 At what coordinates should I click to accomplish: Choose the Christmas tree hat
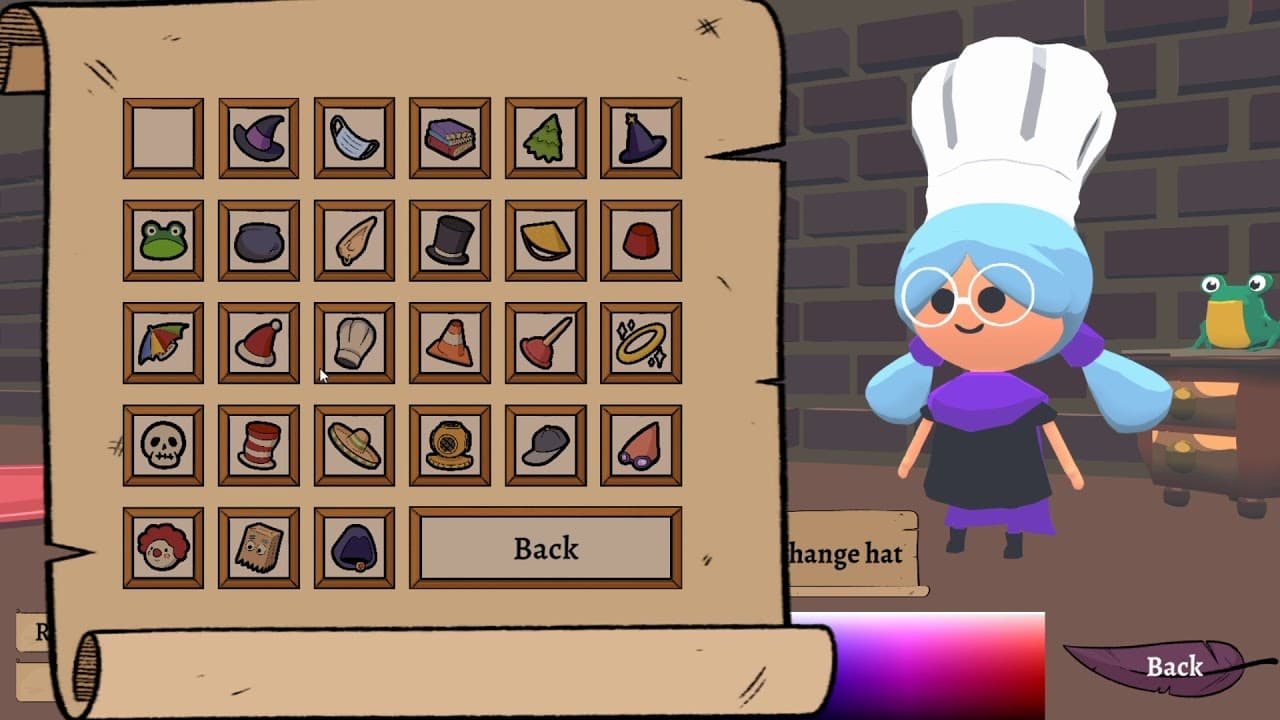[x=546, y=137]
